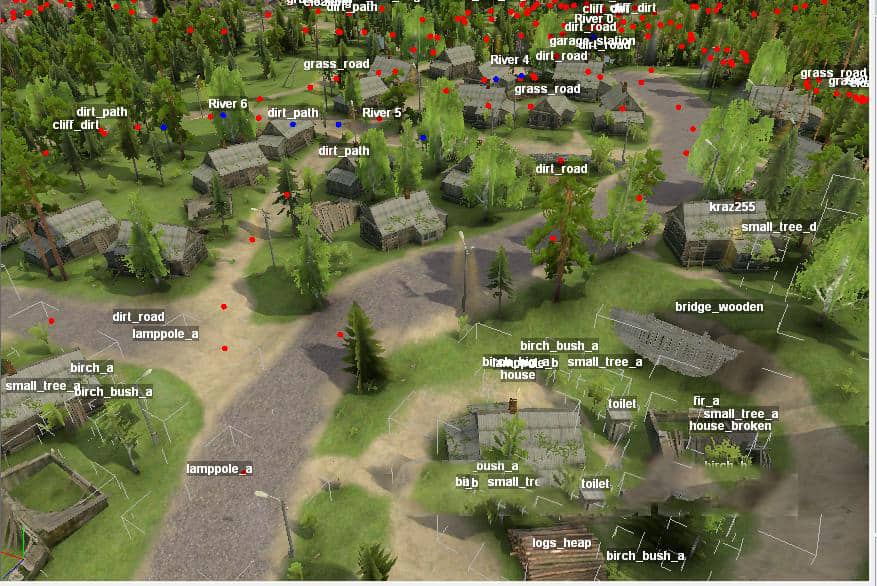Pick the logs_heap object label
Screen dimensions: 877x586
point(562,543)
